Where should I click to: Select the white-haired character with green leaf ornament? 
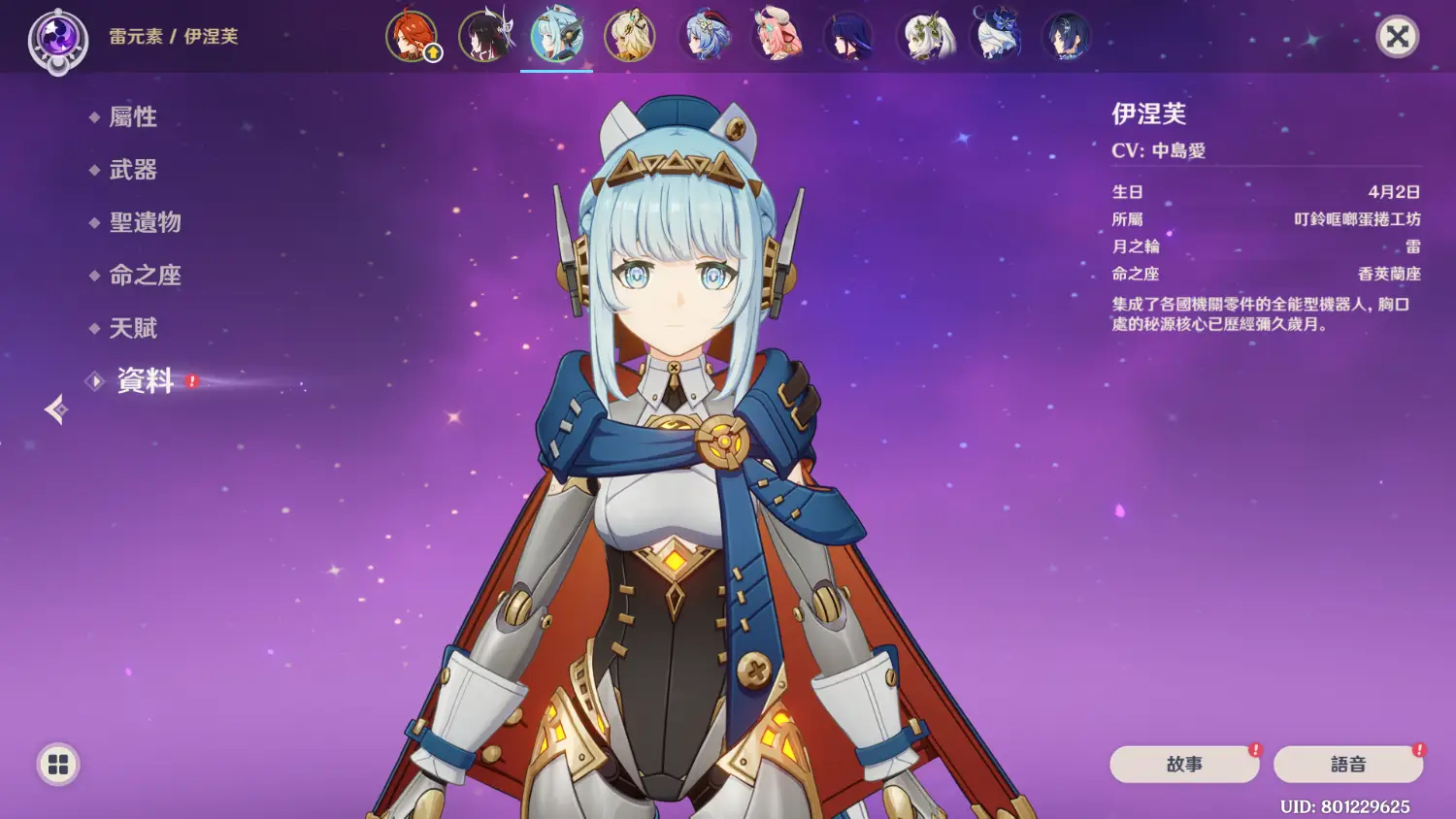[x=924, y=37]
